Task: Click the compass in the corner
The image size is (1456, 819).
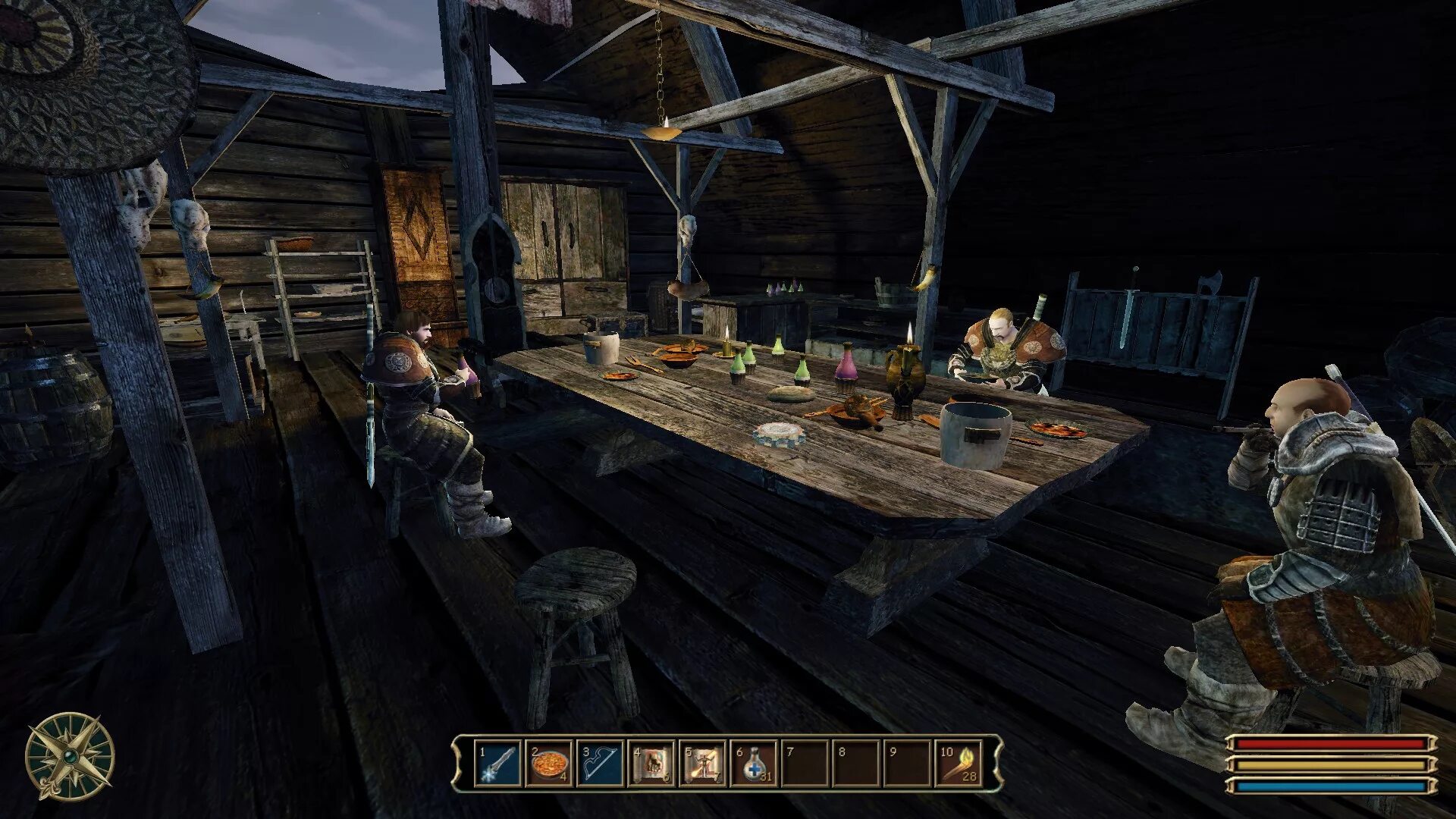Action: click(70, 757)
